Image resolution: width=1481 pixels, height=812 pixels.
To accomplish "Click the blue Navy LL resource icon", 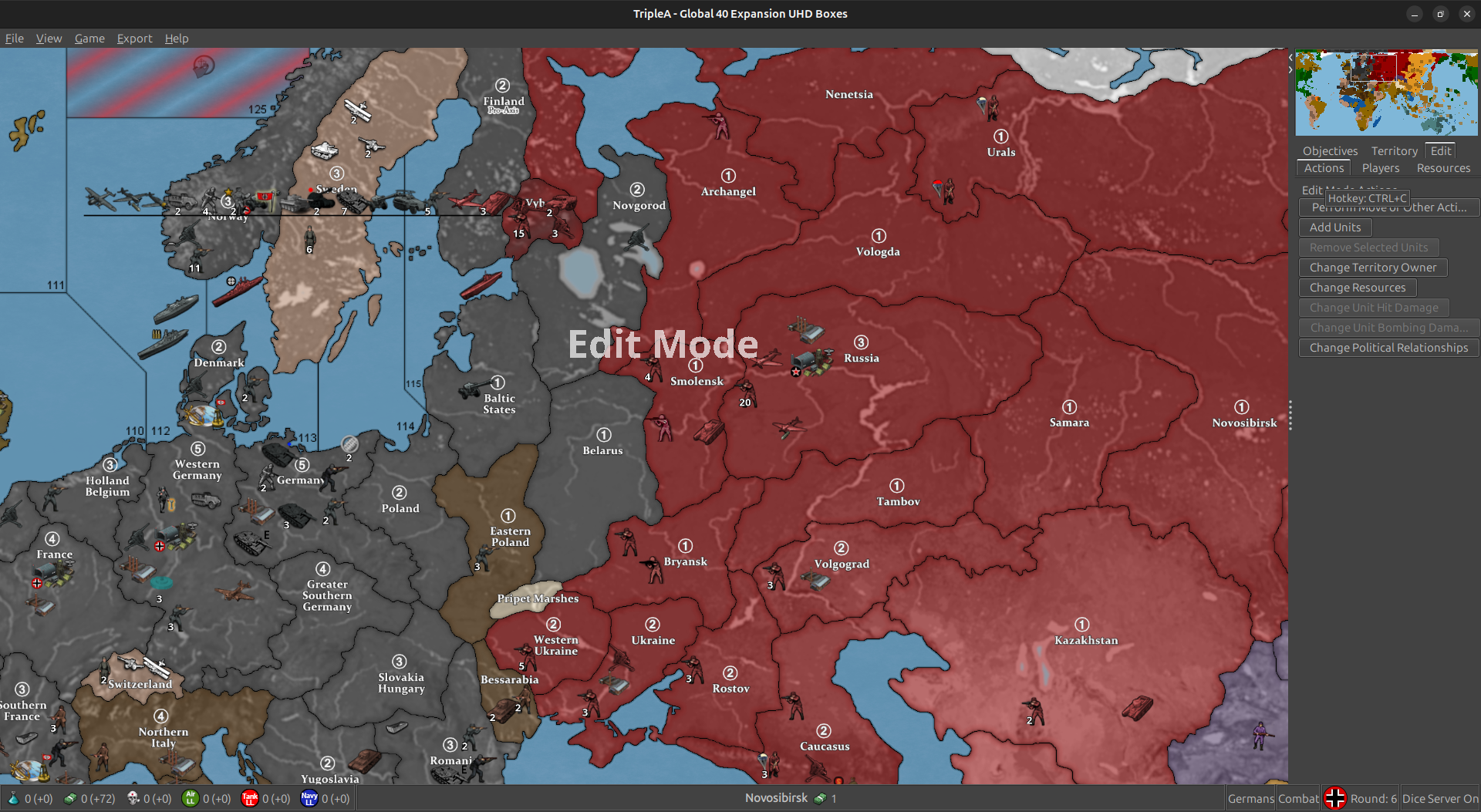I will click(309, 798).
